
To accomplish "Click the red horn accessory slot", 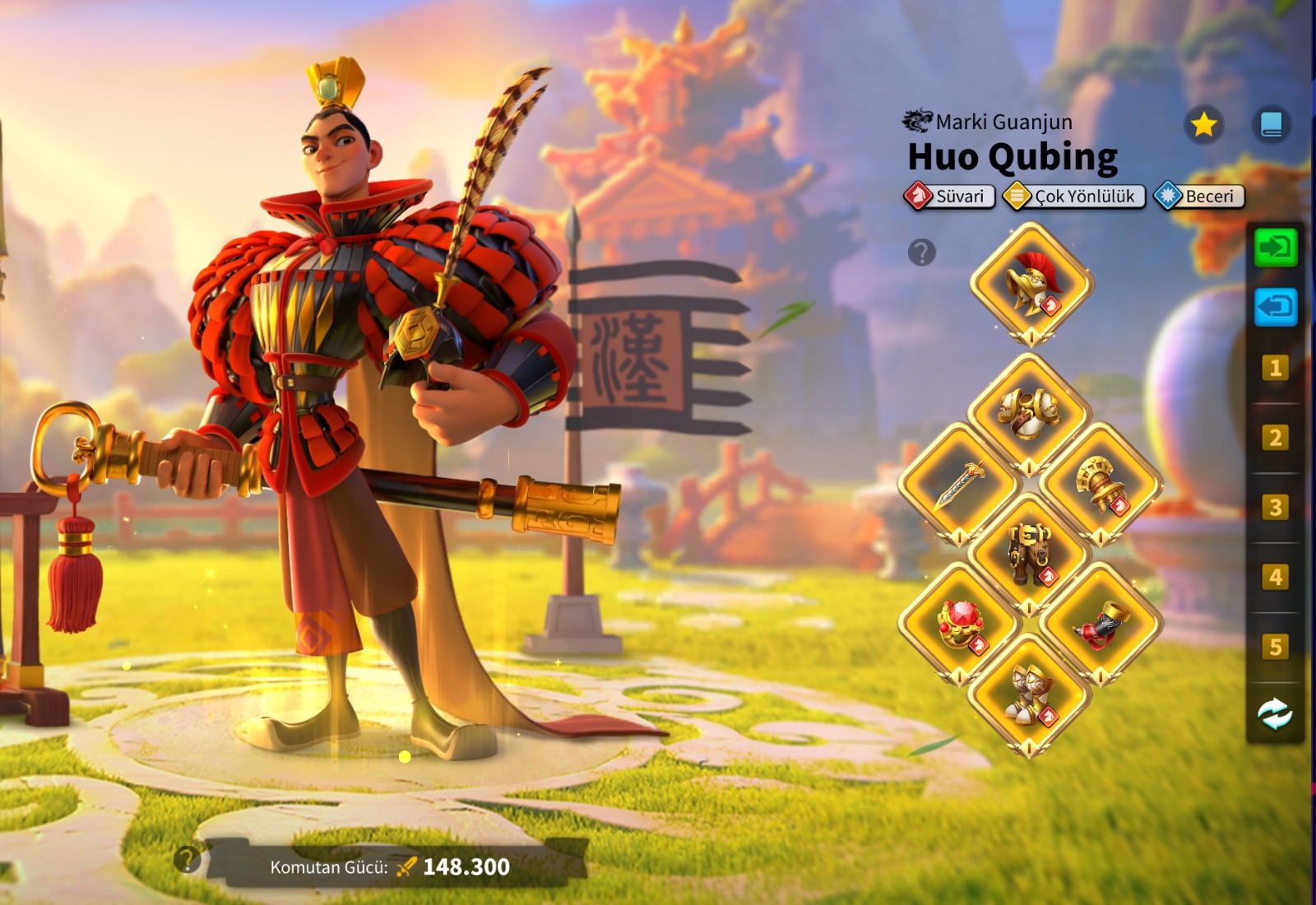I will (x=1101, y=624).
